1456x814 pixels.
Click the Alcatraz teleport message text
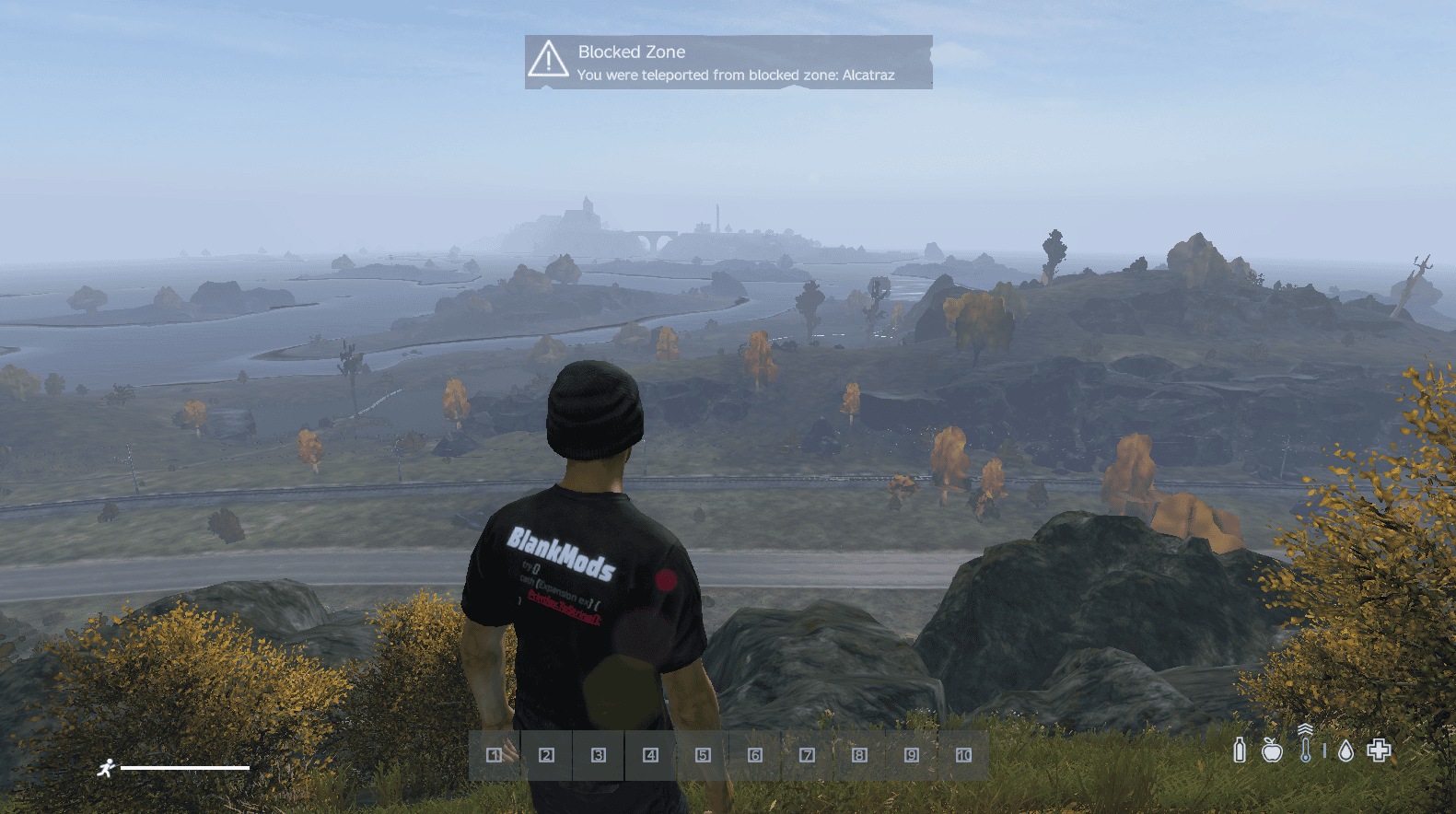[x=737, y=76]
